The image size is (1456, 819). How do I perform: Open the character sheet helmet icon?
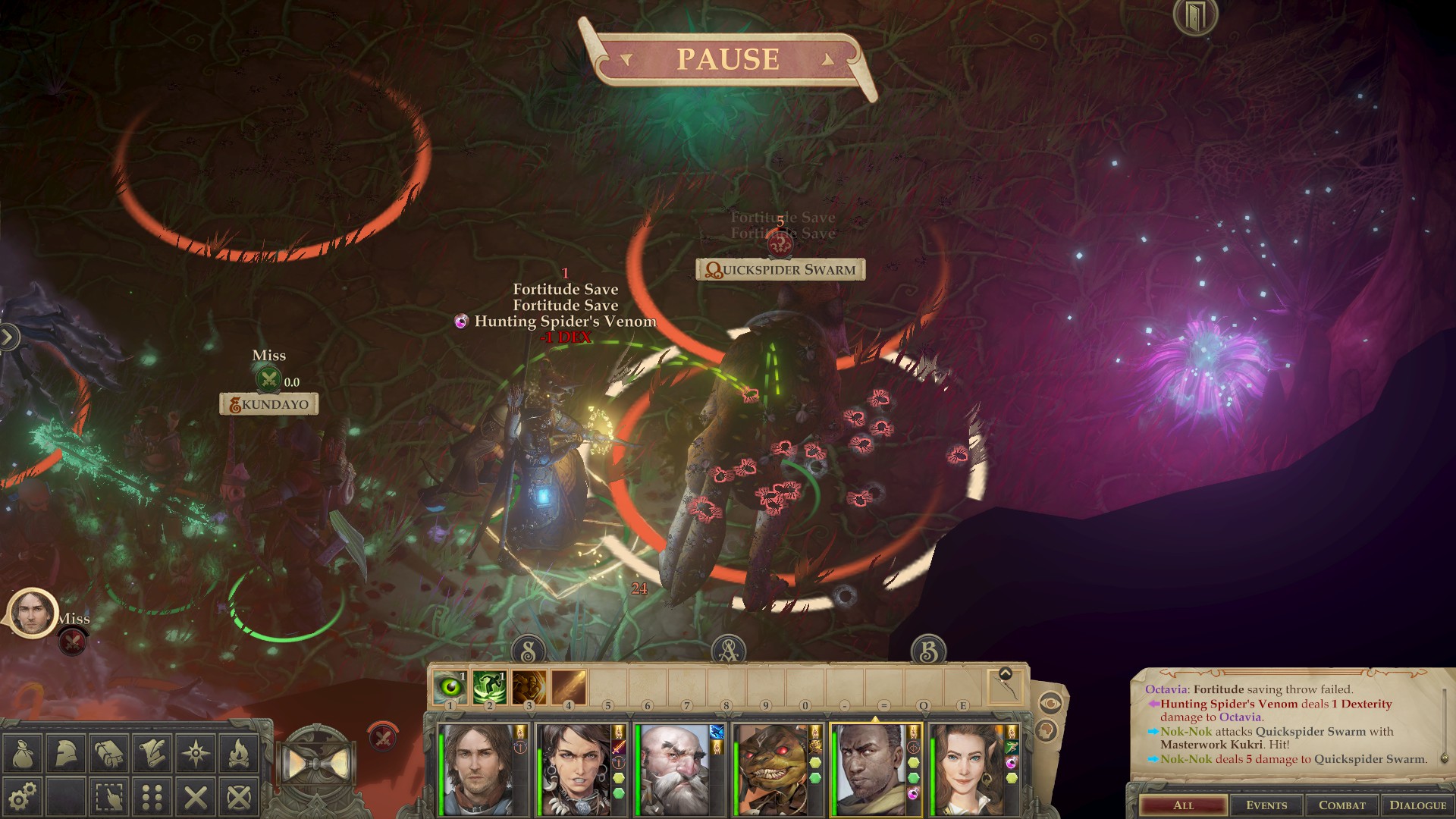(x=64, y=752)
